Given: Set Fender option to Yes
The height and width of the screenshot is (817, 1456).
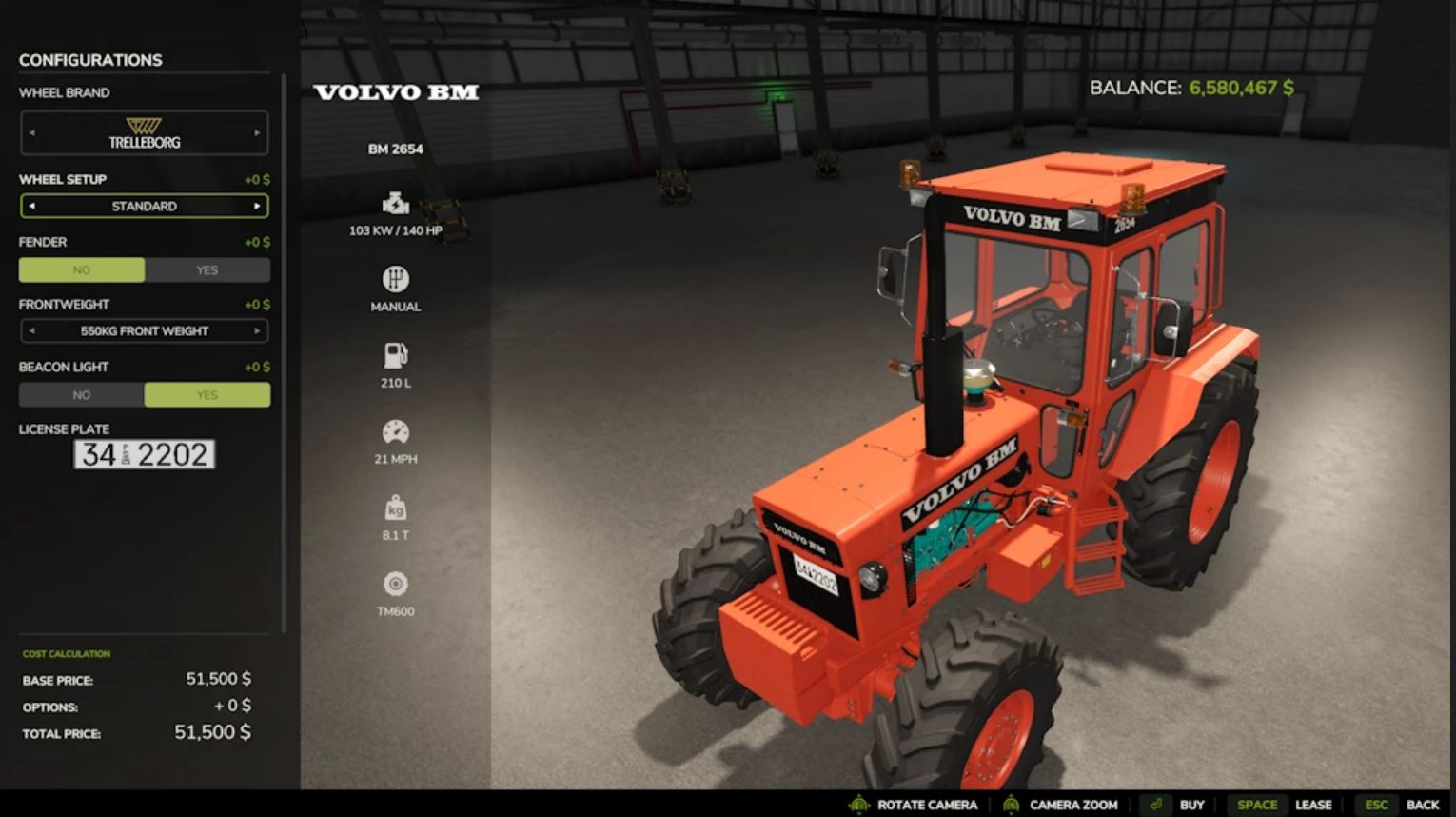Looking at the screenshot, I should (x=207, y=270).
